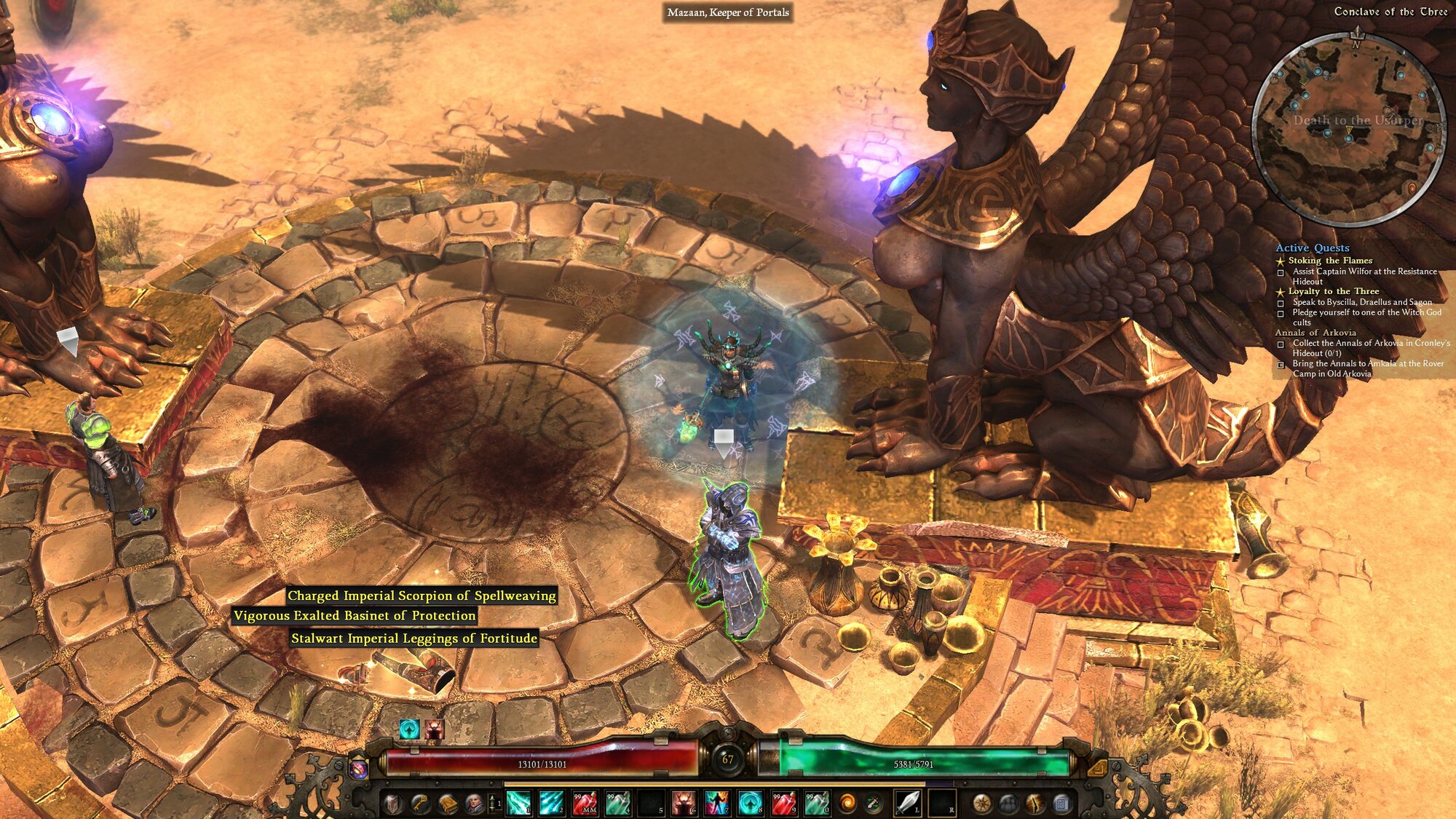
Task: Activate the orange swirl riftgate button
Action: (x=847, y=803)
